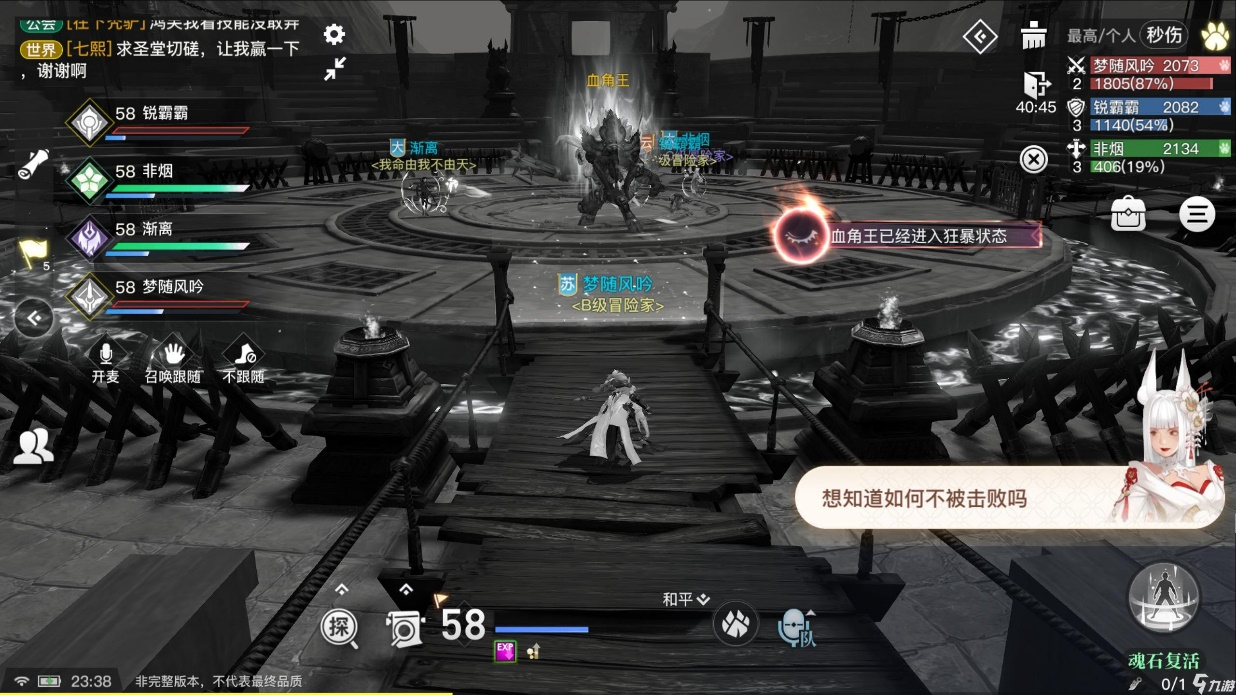Tap the 召唤跟随 summon follow button

(x=173, y=360)
